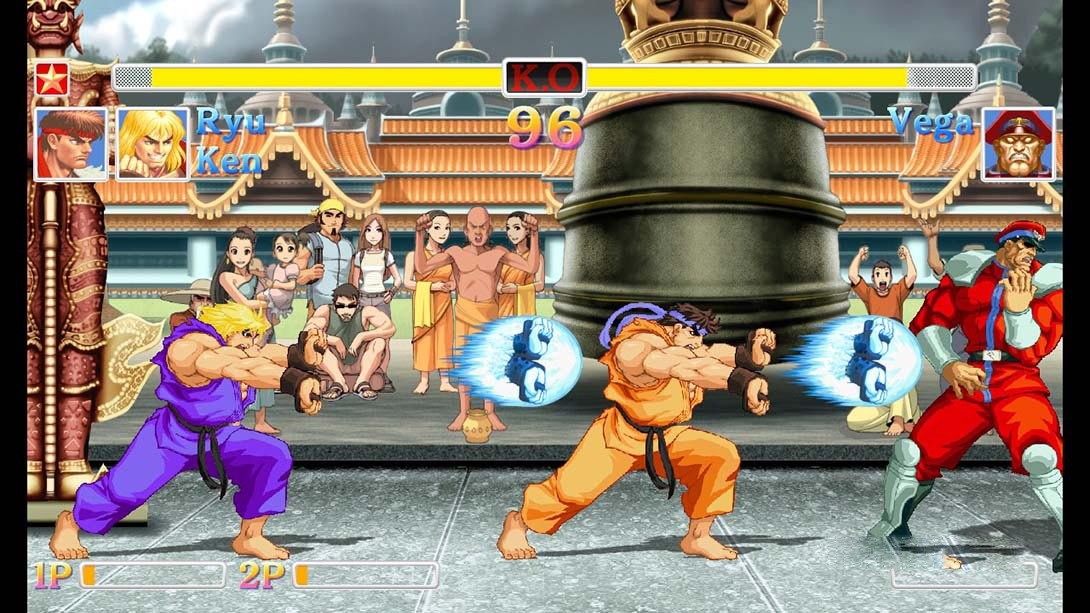This screenshot has width=1090, height=613.
Task: Select the blond Ken portrait
Action: (152, 144)
